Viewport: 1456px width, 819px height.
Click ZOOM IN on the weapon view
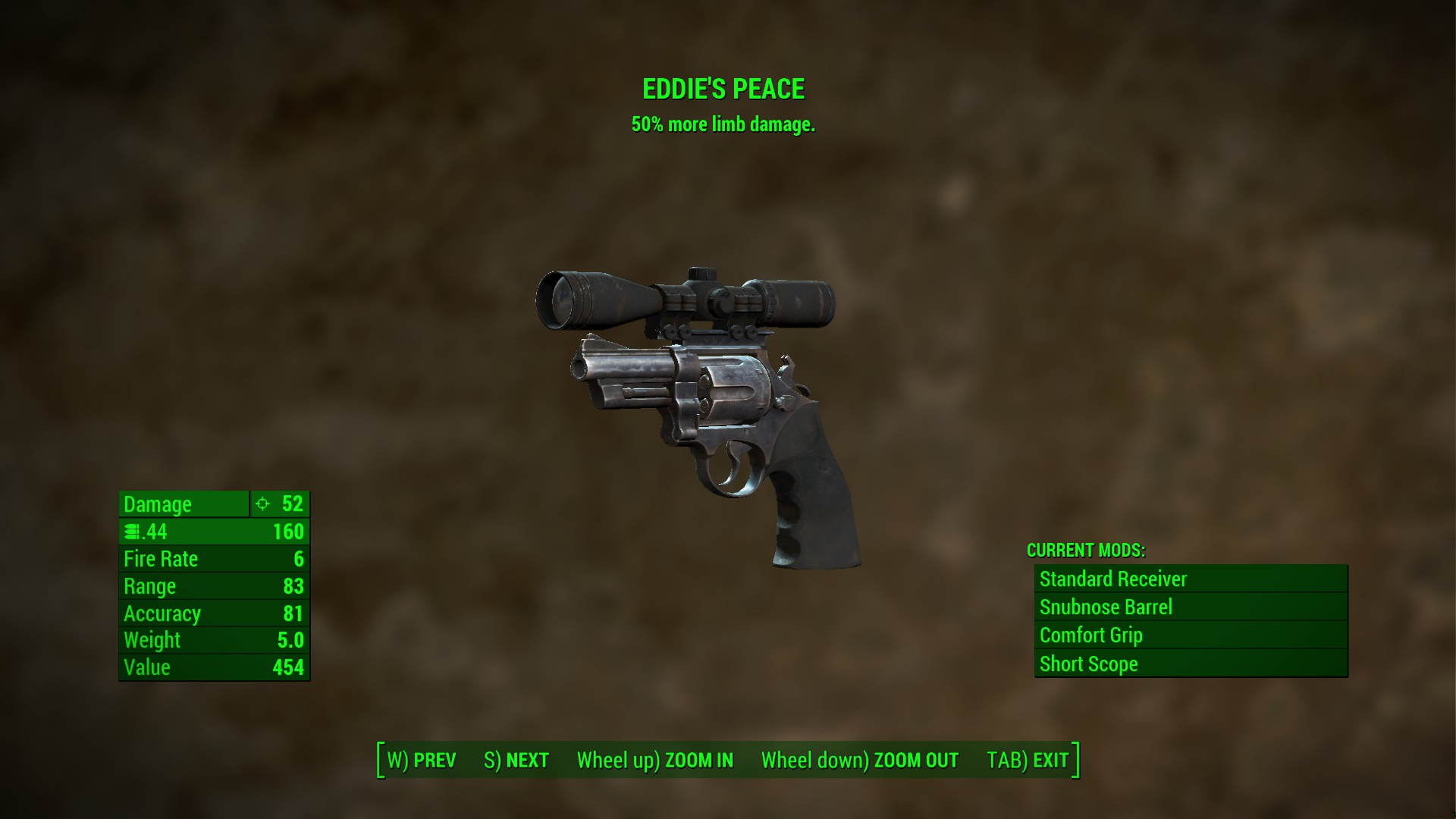click(x=655, y=760)
